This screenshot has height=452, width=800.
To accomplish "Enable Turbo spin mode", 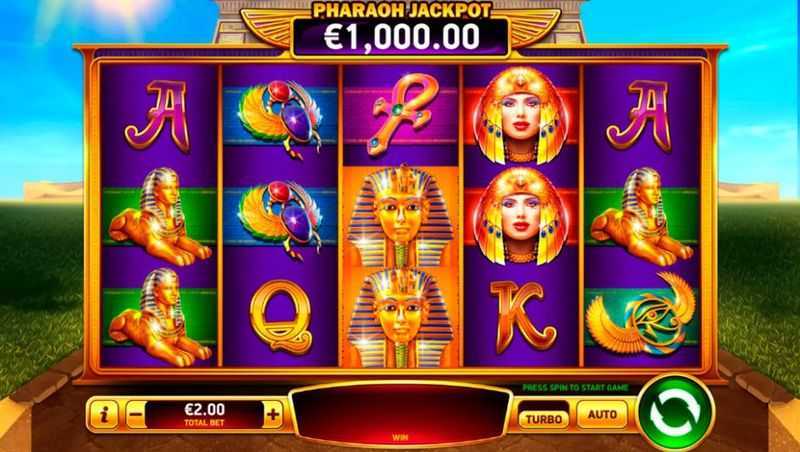I will pos(544,414).
